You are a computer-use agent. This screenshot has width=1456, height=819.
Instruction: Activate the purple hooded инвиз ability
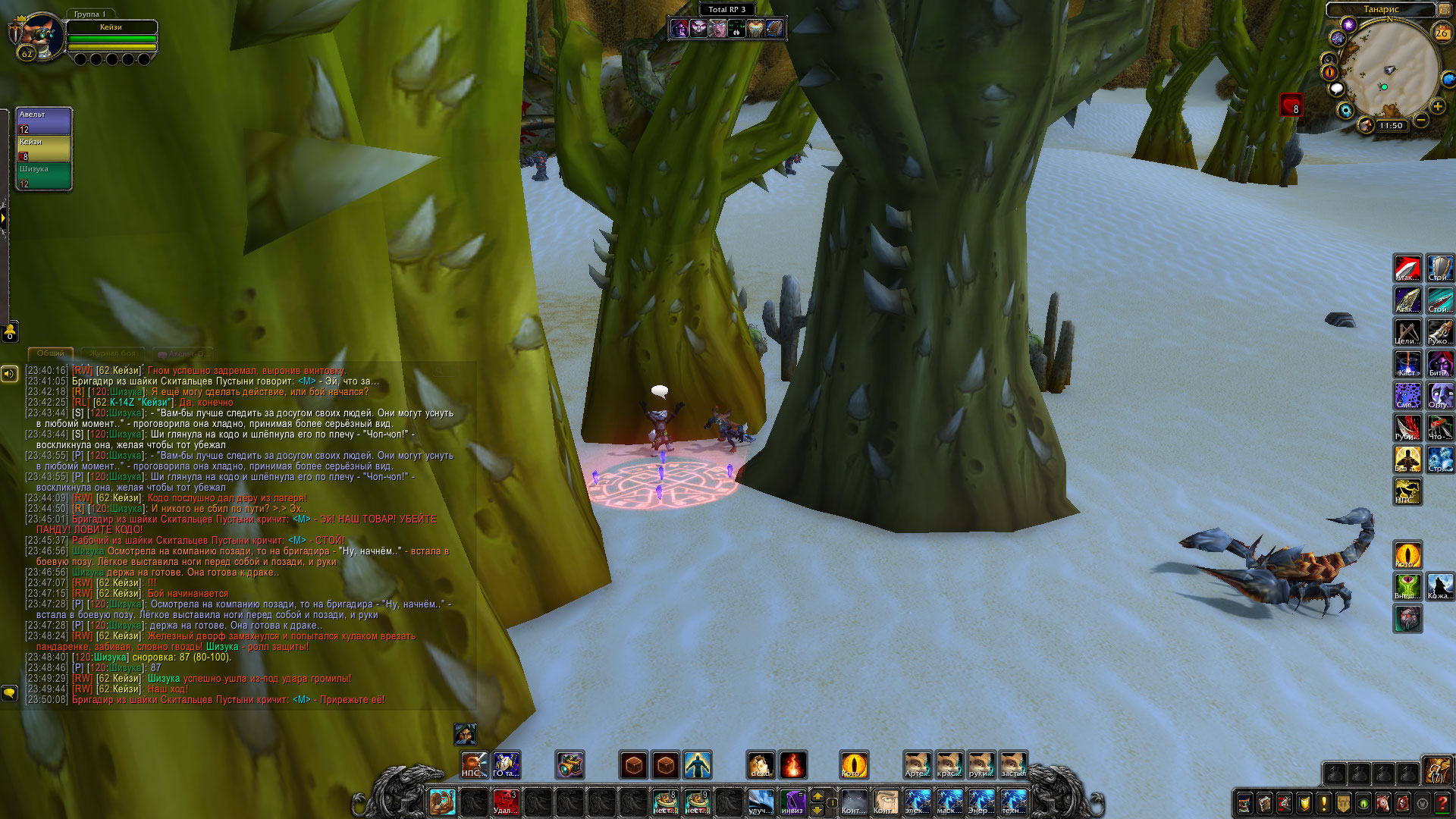(792, 802)
